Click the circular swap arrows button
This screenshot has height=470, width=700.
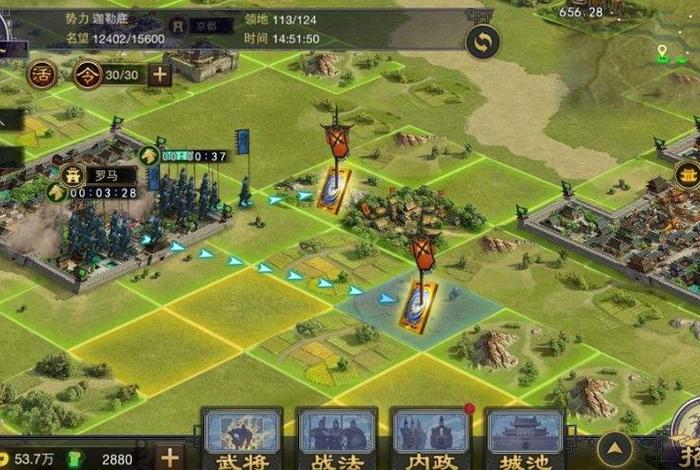coord(483,42)
